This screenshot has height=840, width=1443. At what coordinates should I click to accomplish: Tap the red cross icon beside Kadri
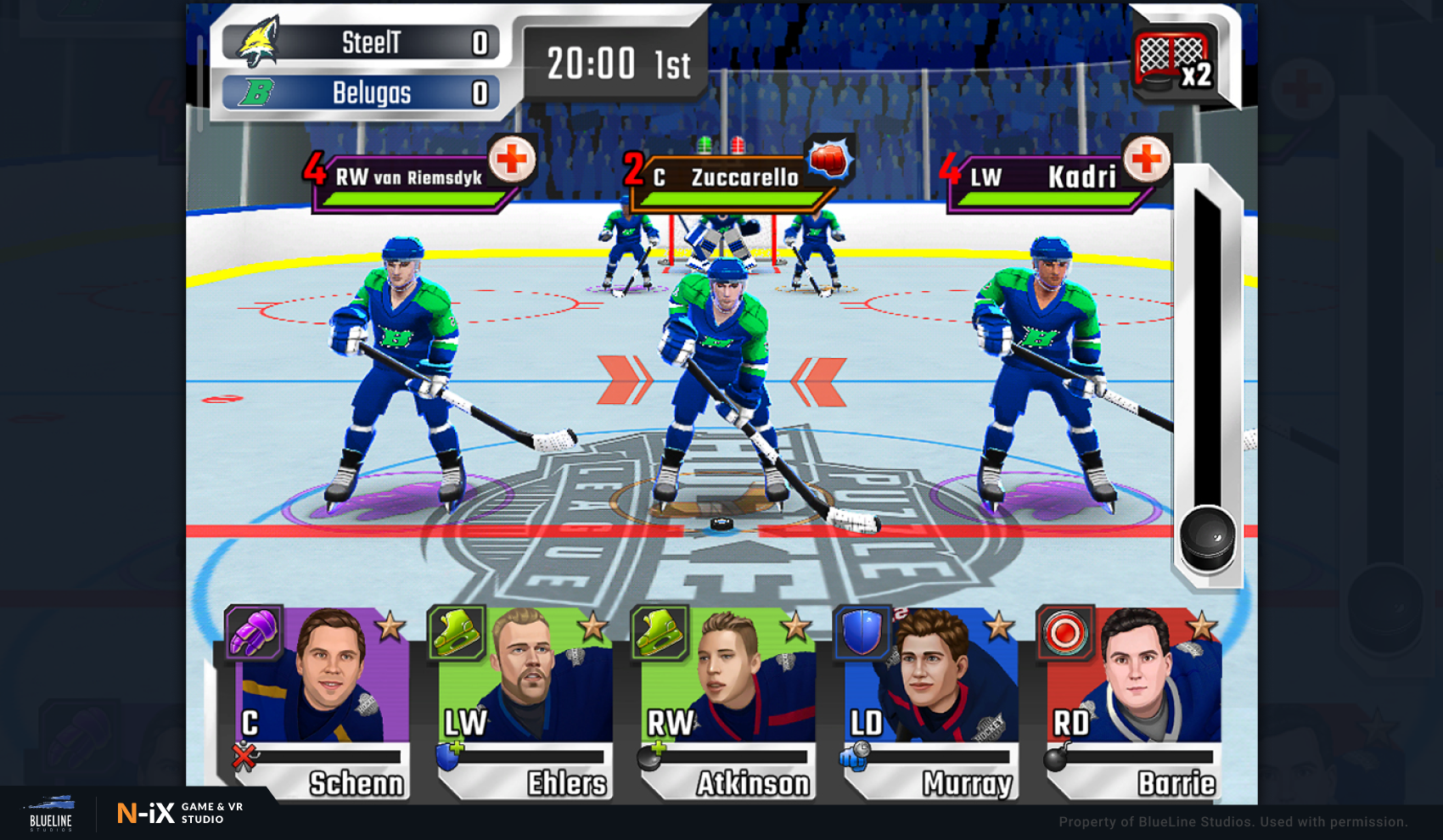pyautogui.click(x=1146, y=159)
